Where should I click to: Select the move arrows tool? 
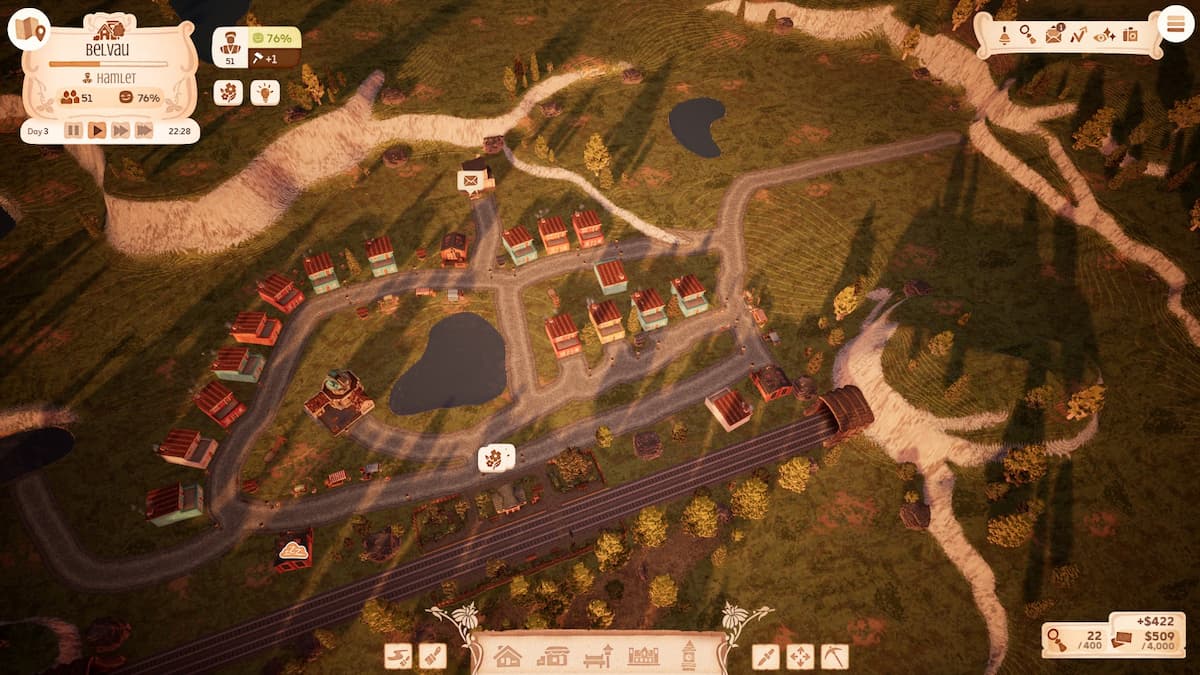click(x=800, y=656)
